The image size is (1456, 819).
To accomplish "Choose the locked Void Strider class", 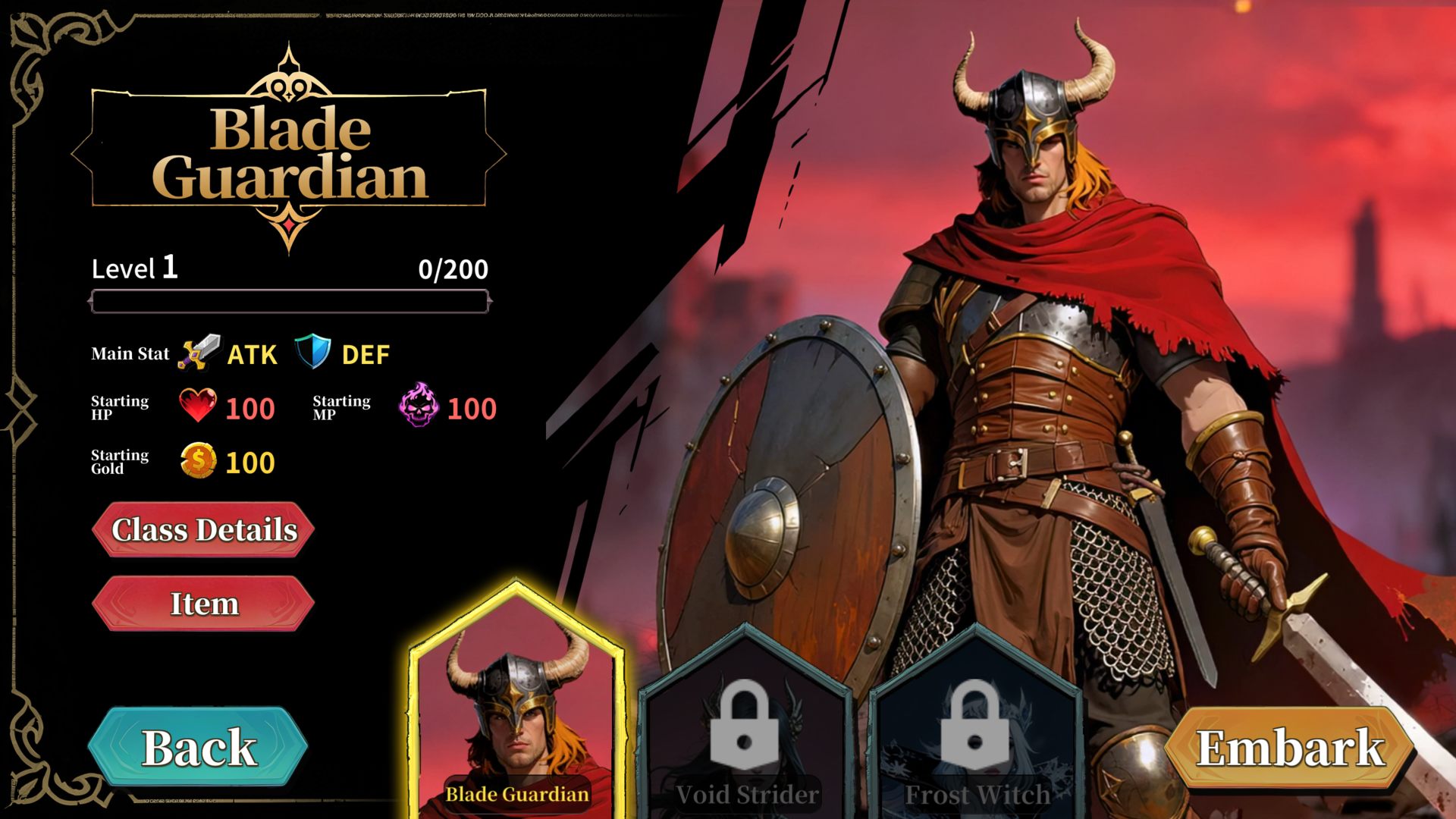I will tap(746, 728).
